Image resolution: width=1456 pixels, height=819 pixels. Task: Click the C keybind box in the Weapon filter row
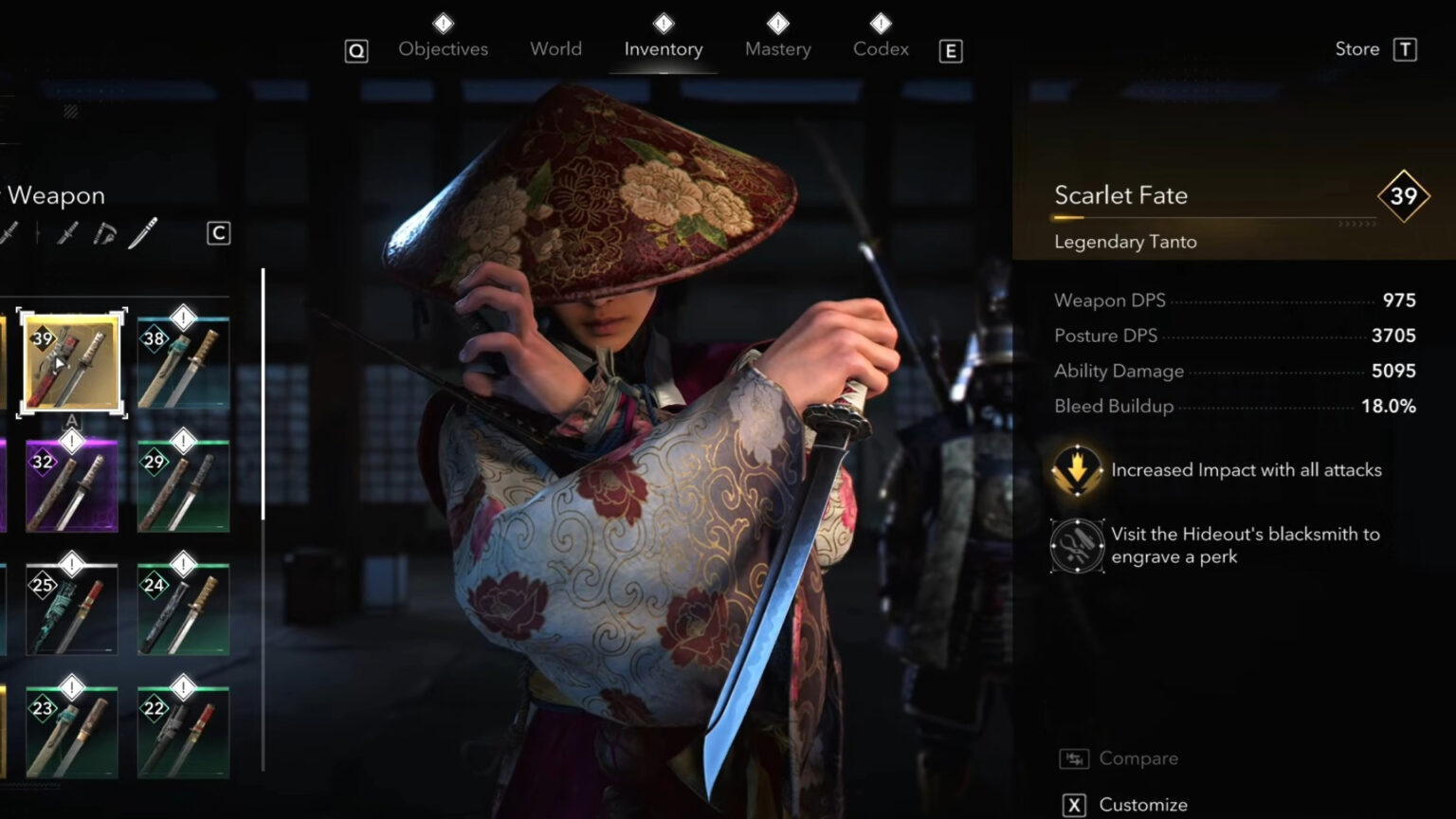point(218,233)
